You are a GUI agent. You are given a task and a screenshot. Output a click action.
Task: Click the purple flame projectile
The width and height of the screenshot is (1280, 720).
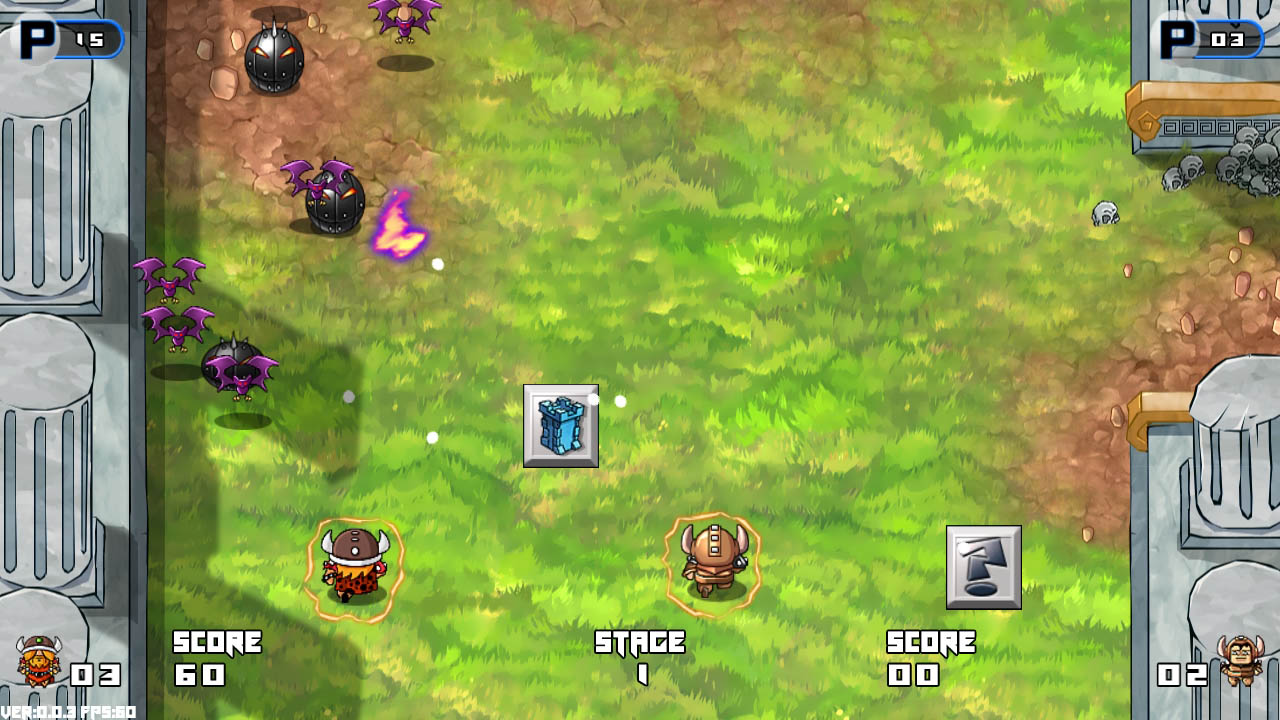[x=400, y=225]
